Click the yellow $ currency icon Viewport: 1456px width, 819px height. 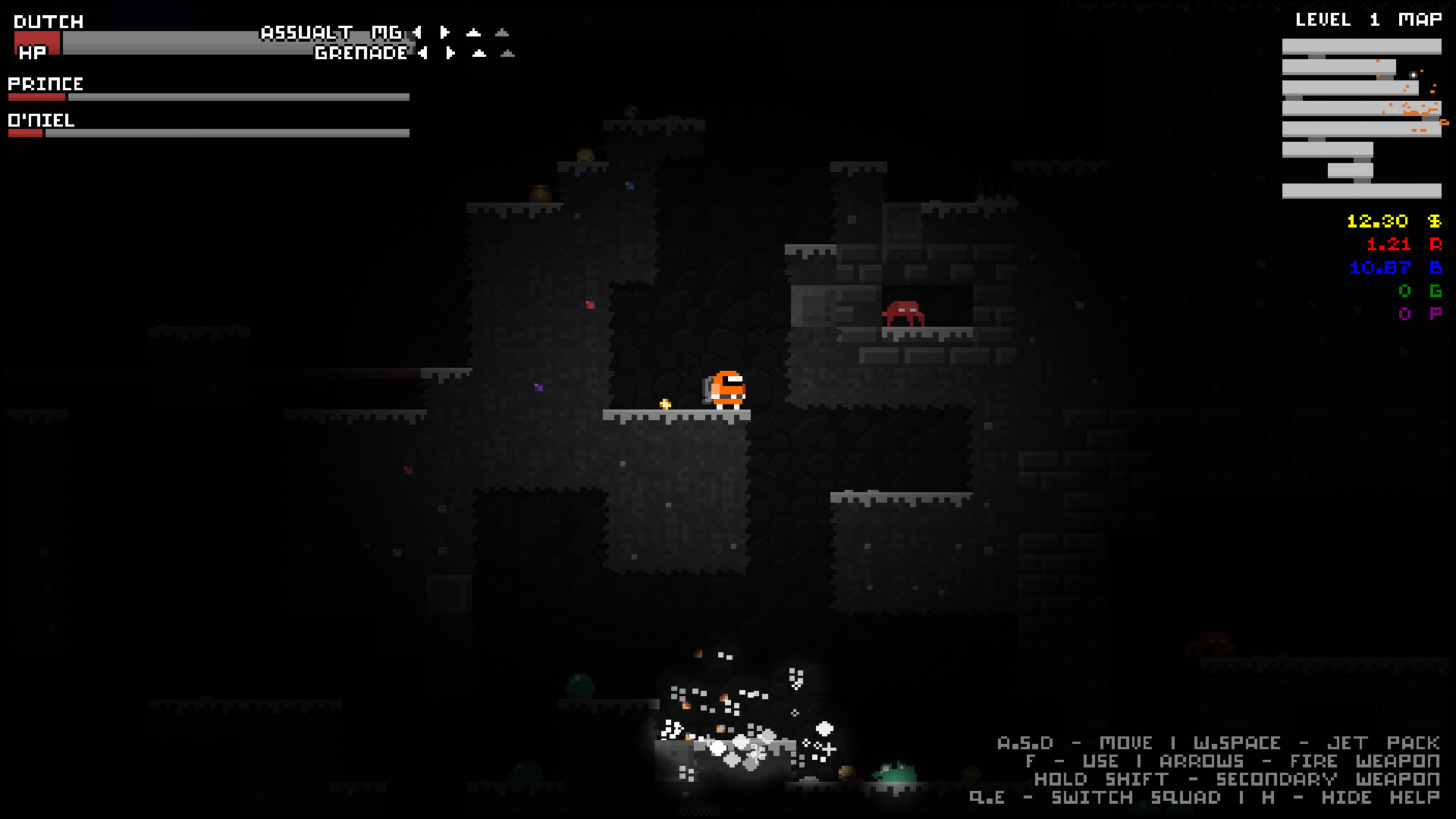[x=1433, y=221]
